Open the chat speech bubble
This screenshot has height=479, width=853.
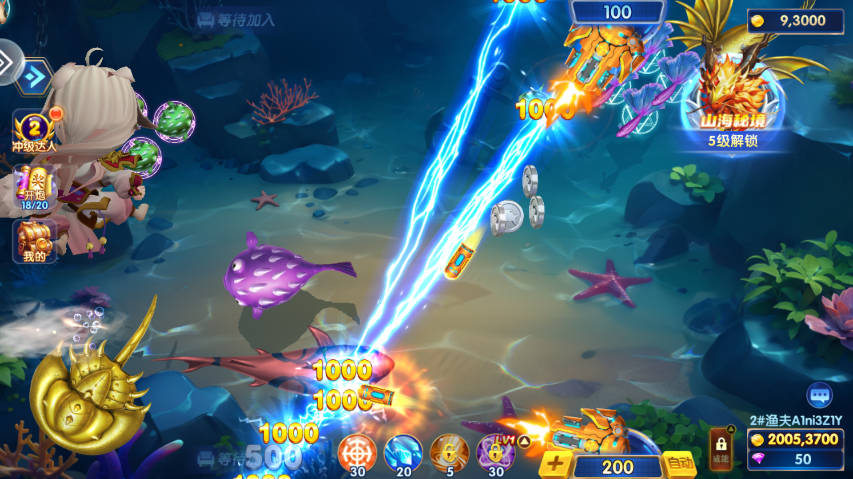click(x=821, y=396)
